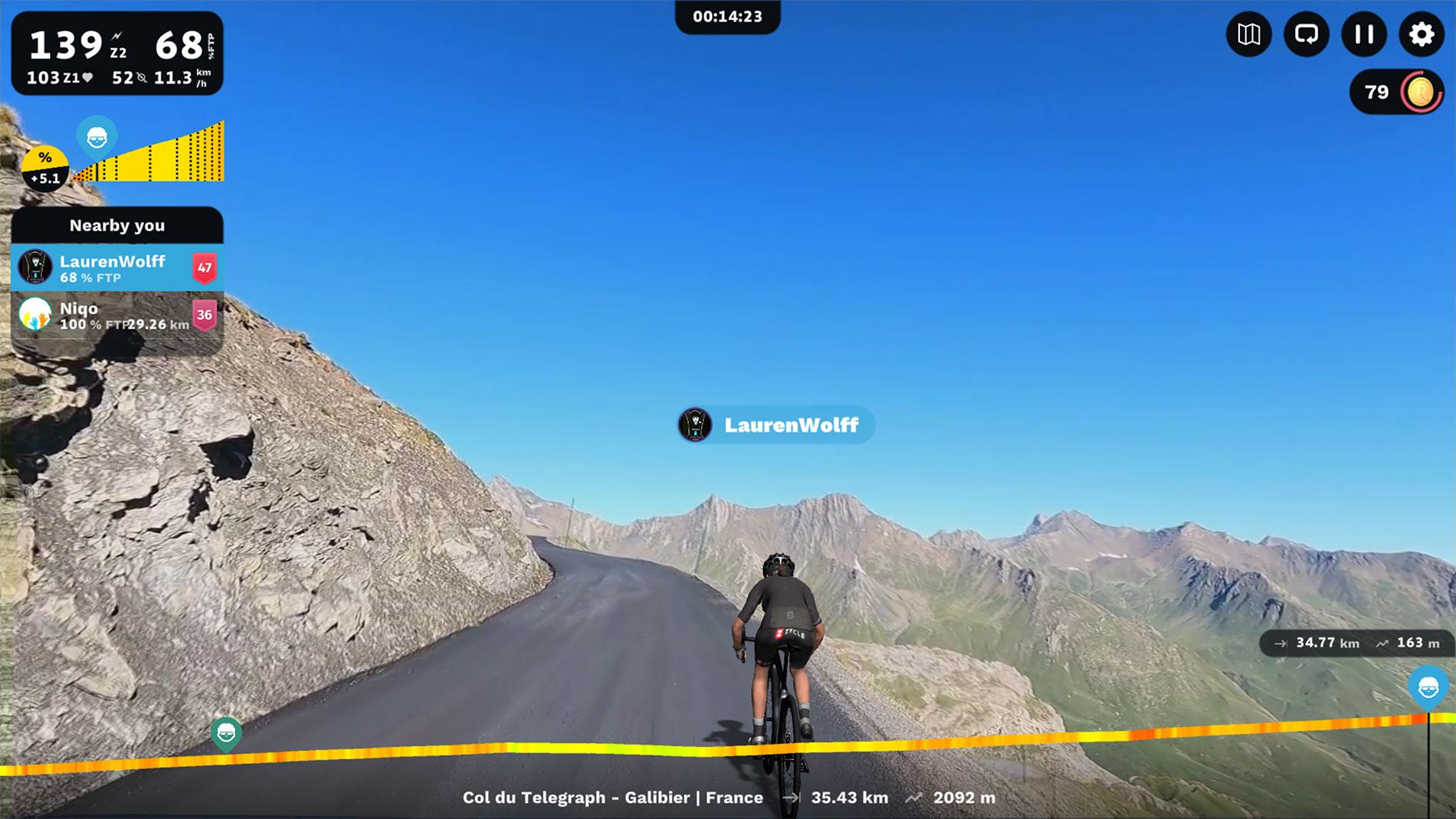Open the route map view

1250,34
